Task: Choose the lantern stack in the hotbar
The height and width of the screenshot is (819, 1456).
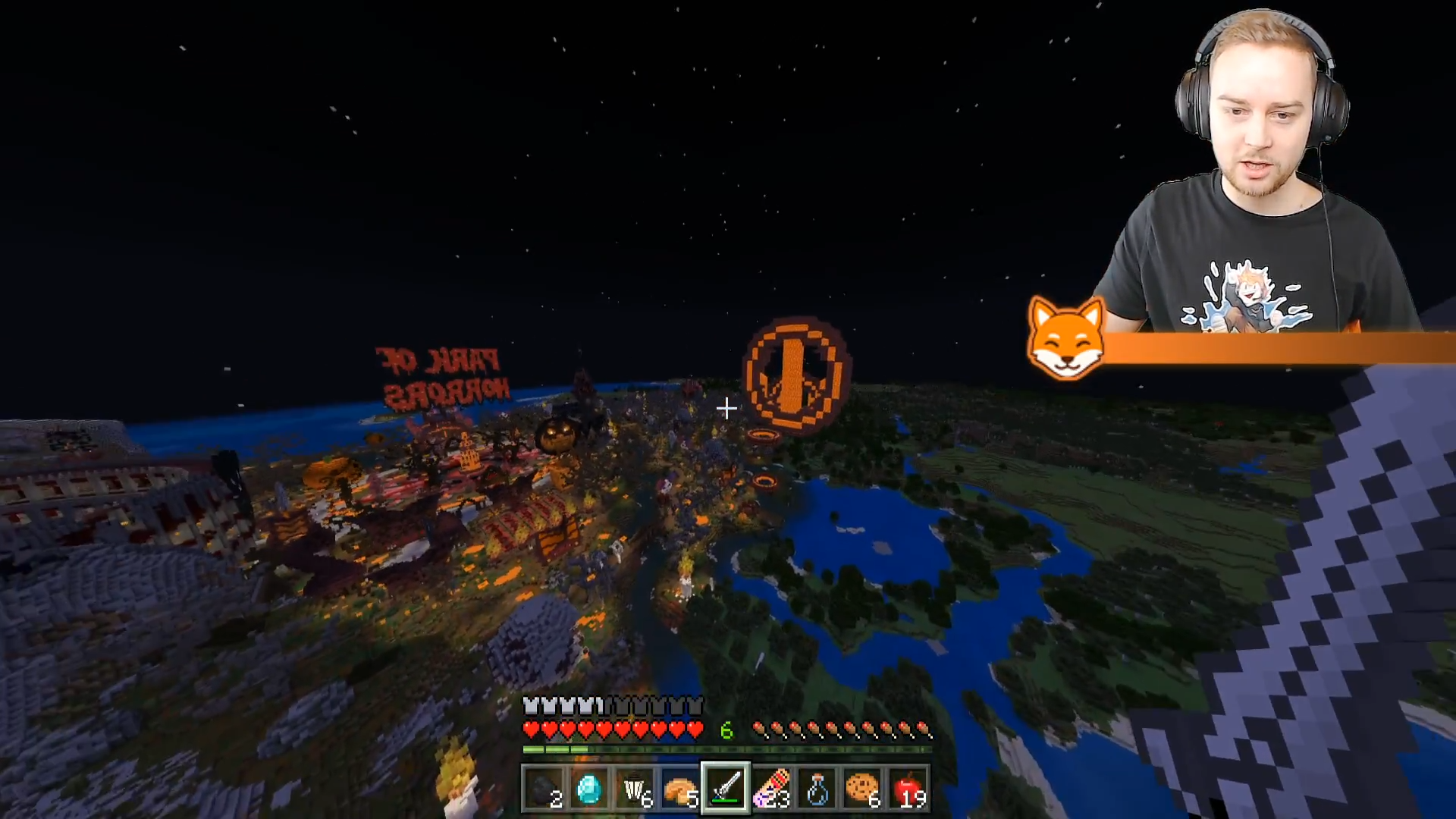Action: [x=635, y=789]
